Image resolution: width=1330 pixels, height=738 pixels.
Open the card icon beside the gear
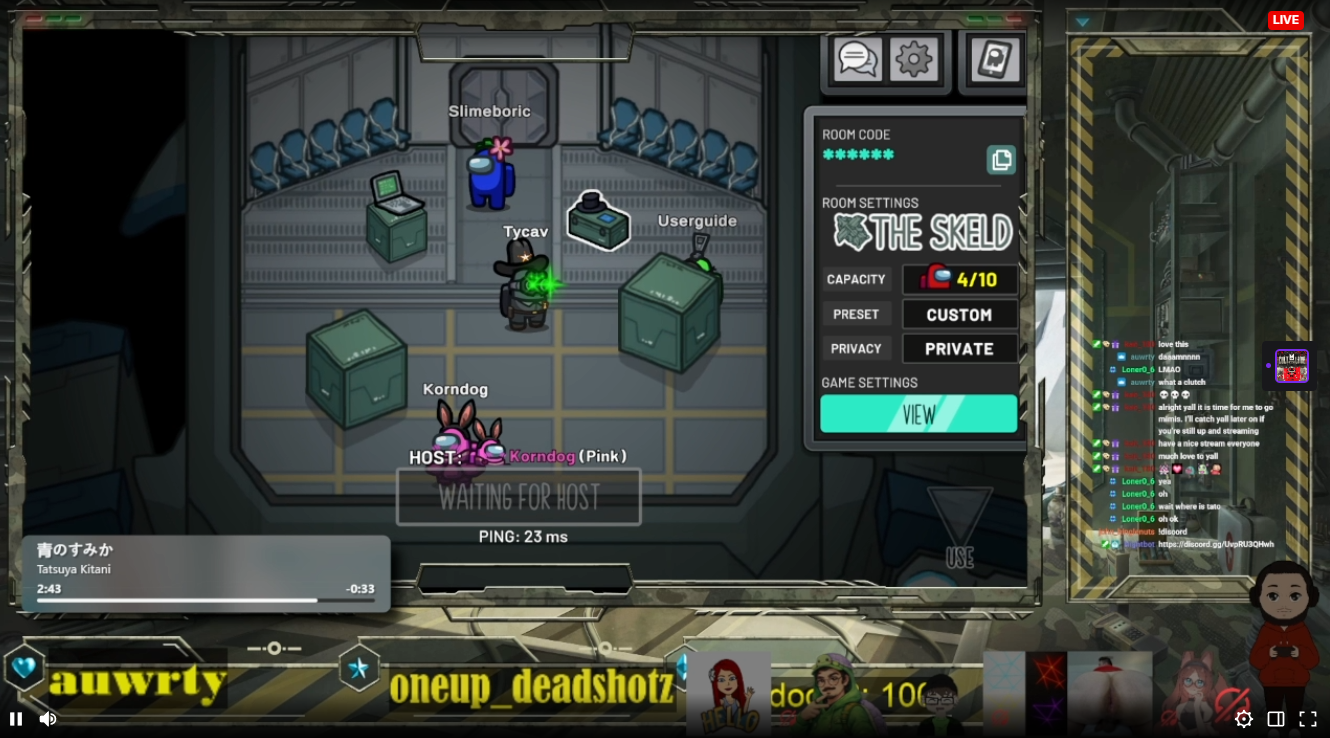994,59
